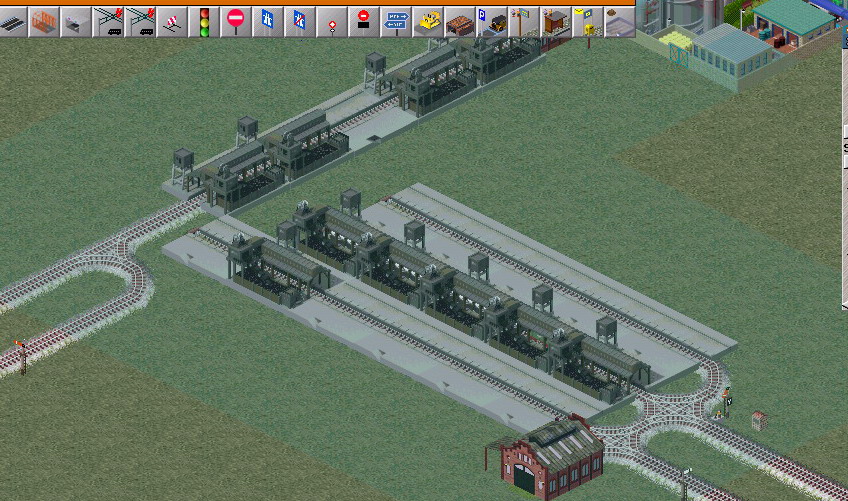Choose the car parking tool
The width and height of the screenshot is (848, 501).
pos(491,22)
